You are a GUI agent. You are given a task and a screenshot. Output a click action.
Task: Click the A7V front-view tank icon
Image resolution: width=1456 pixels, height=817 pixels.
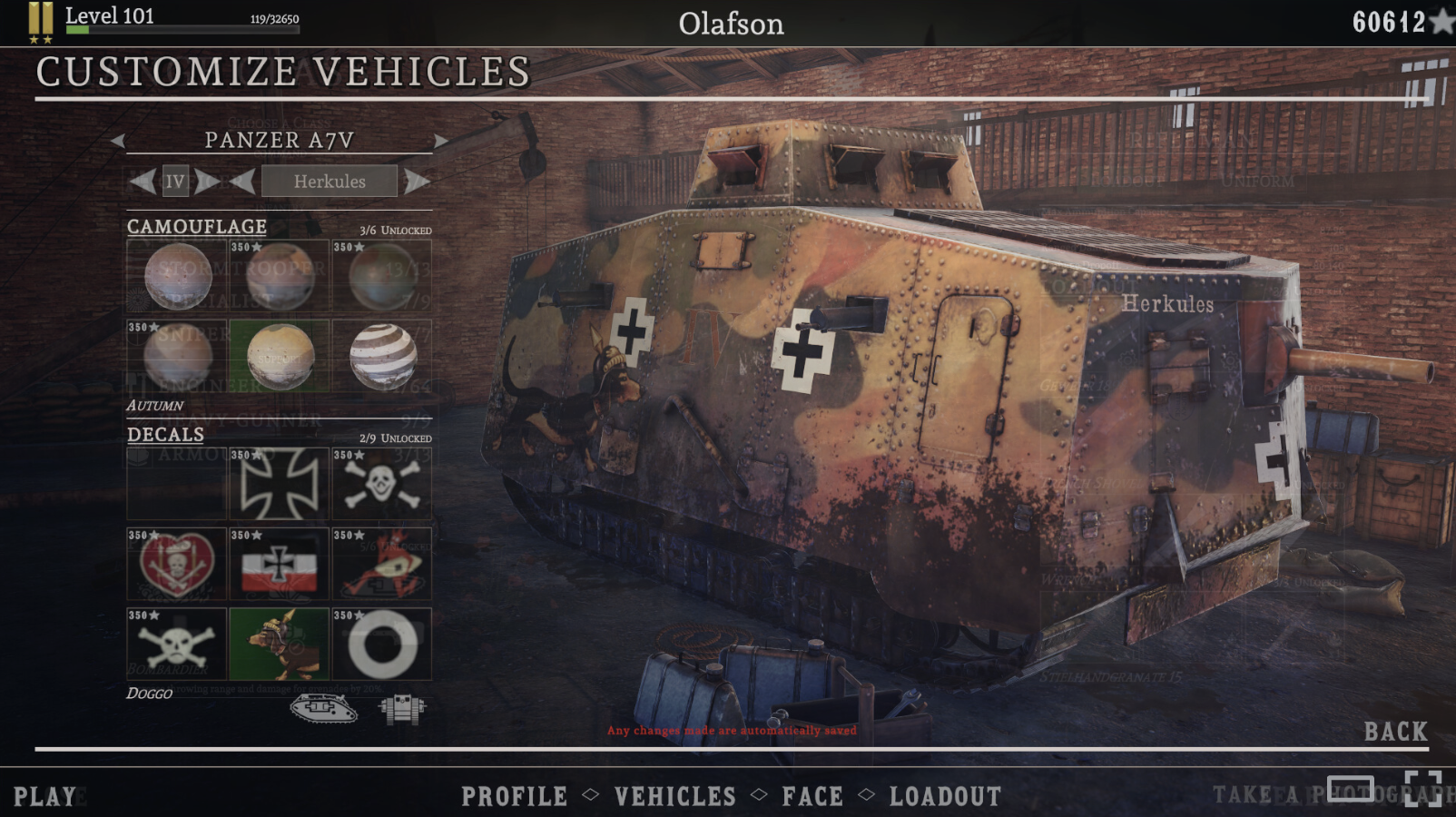click(x=399, y=706)
